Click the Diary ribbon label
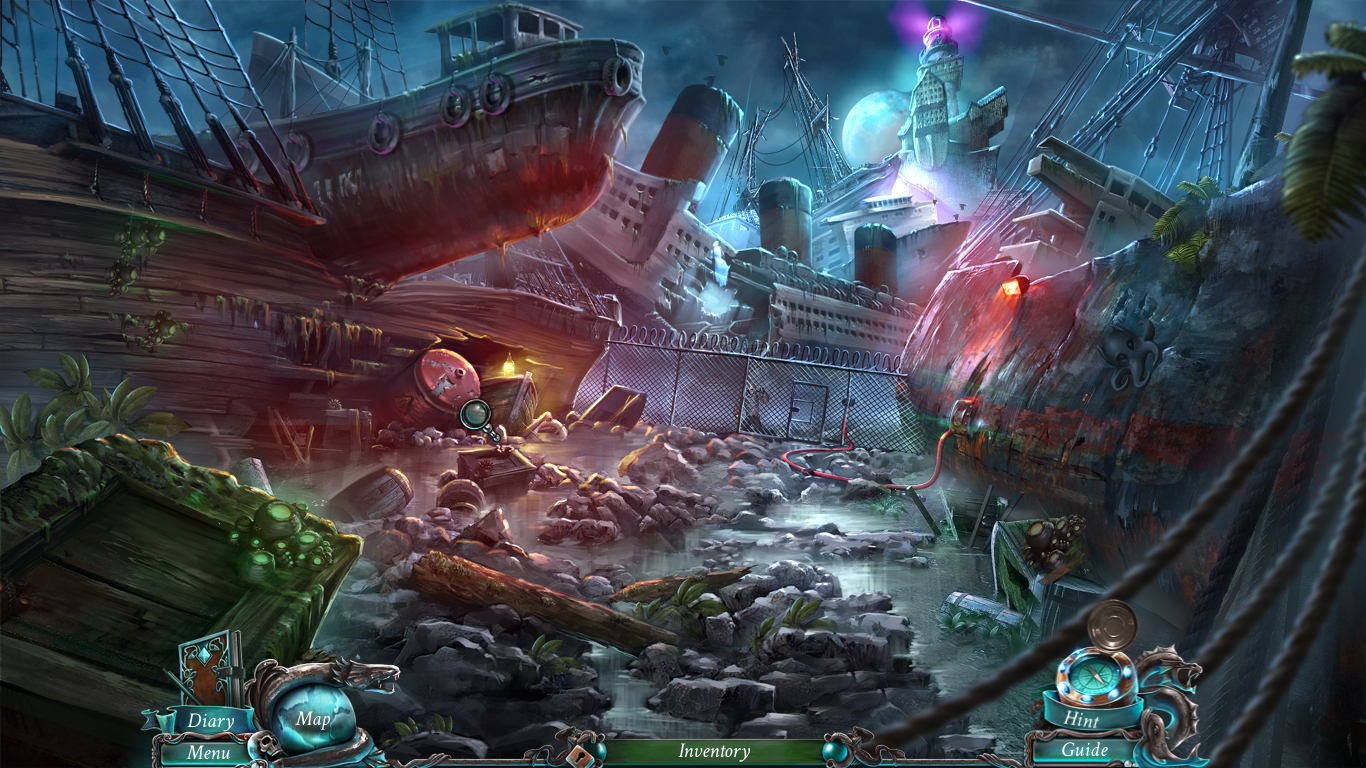This screenshot has width=1366, height=768. [x=210, y=721]
